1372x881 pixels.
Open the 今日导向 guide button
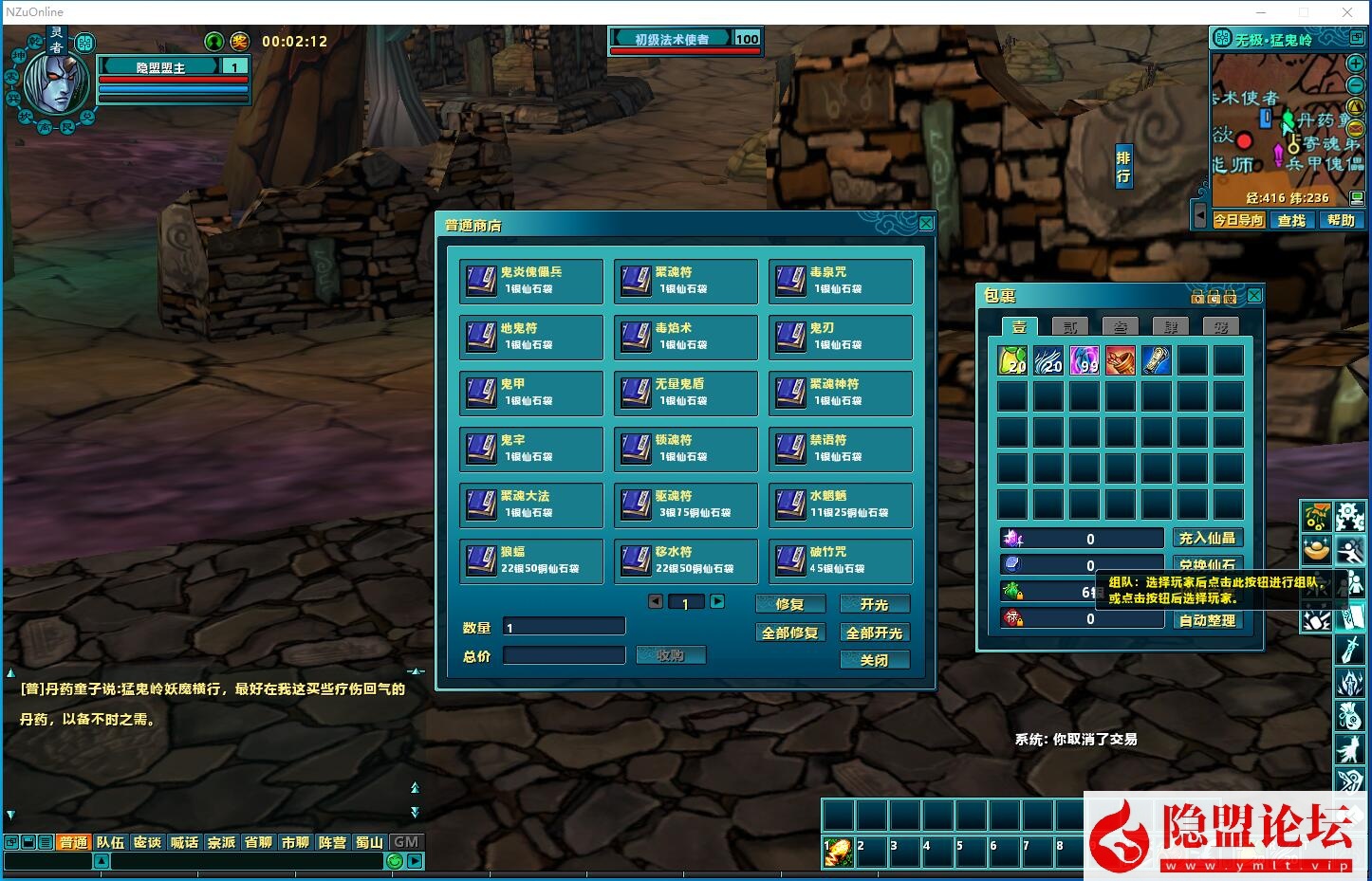pyautogui.click(x=1238, y=220)
